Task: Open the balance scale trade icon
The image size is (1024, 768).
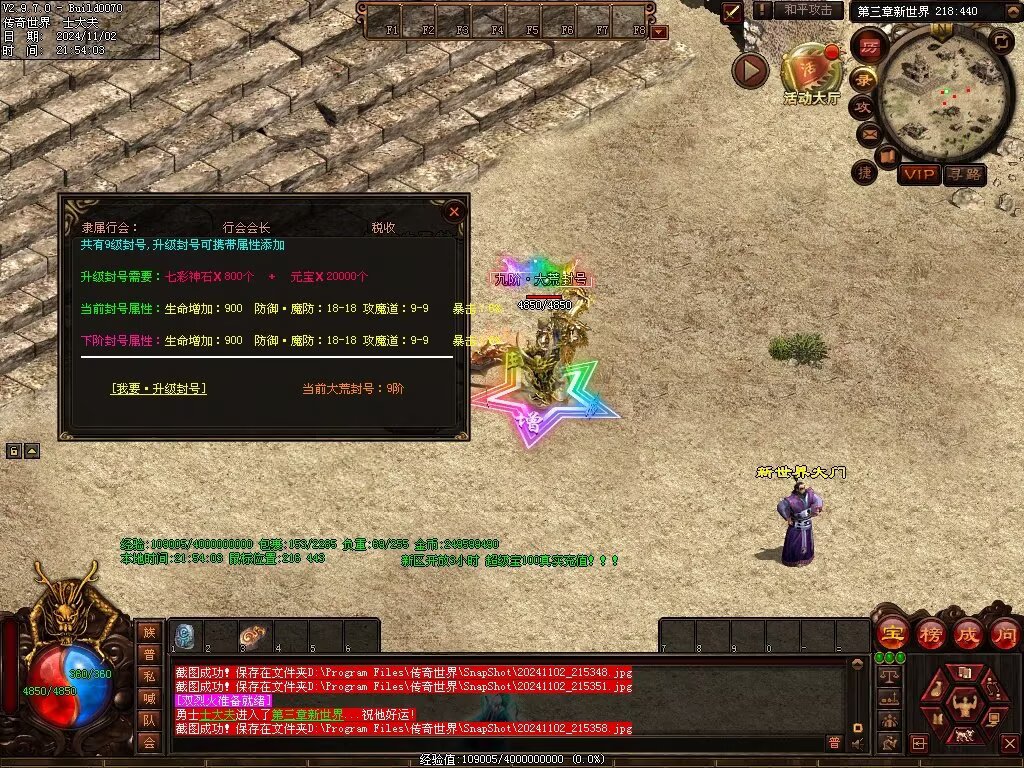Action: (x=887, y=676)
